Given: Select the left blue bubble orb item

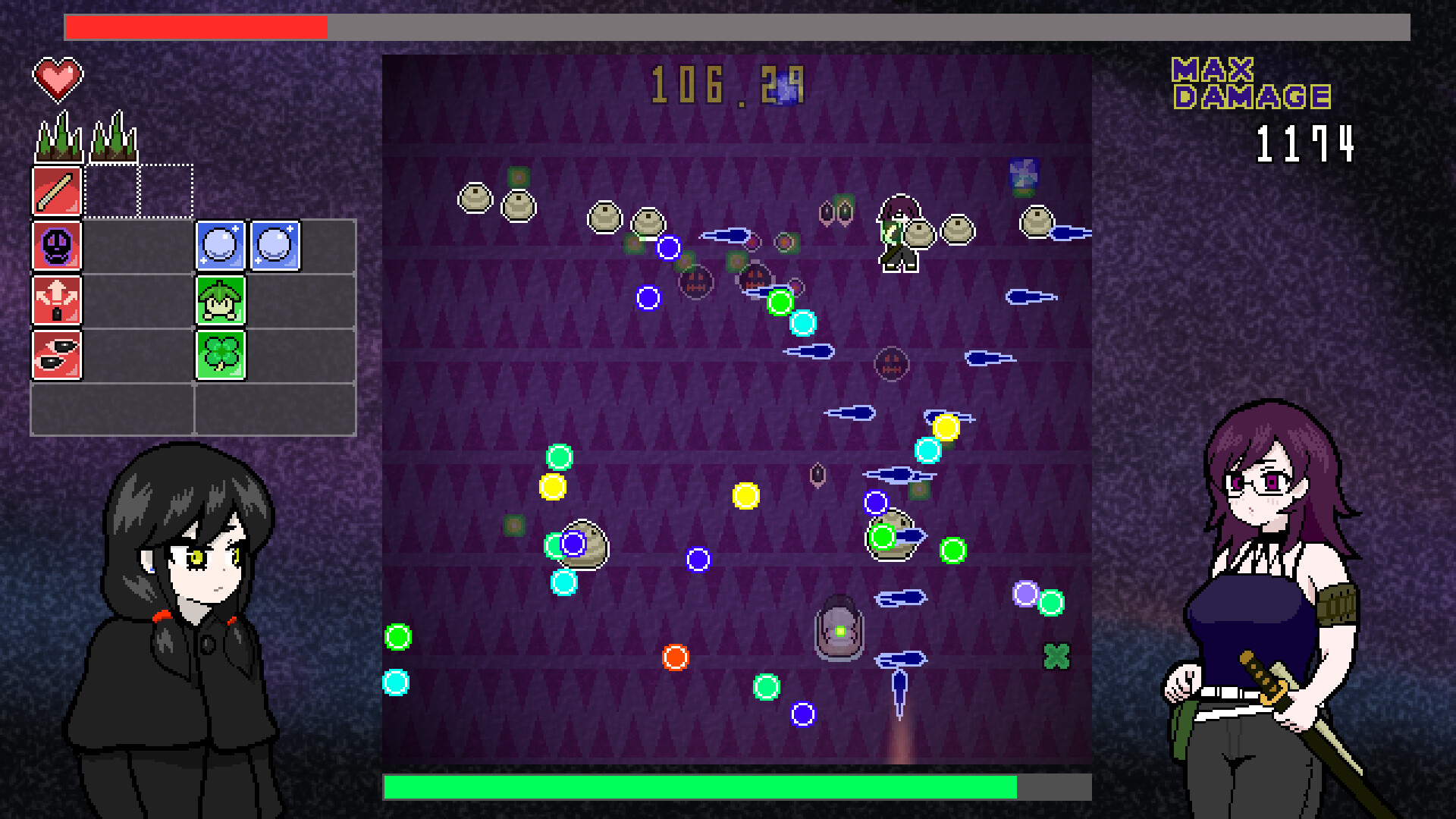Looking at the screenshot, I should tap(221, 244).
